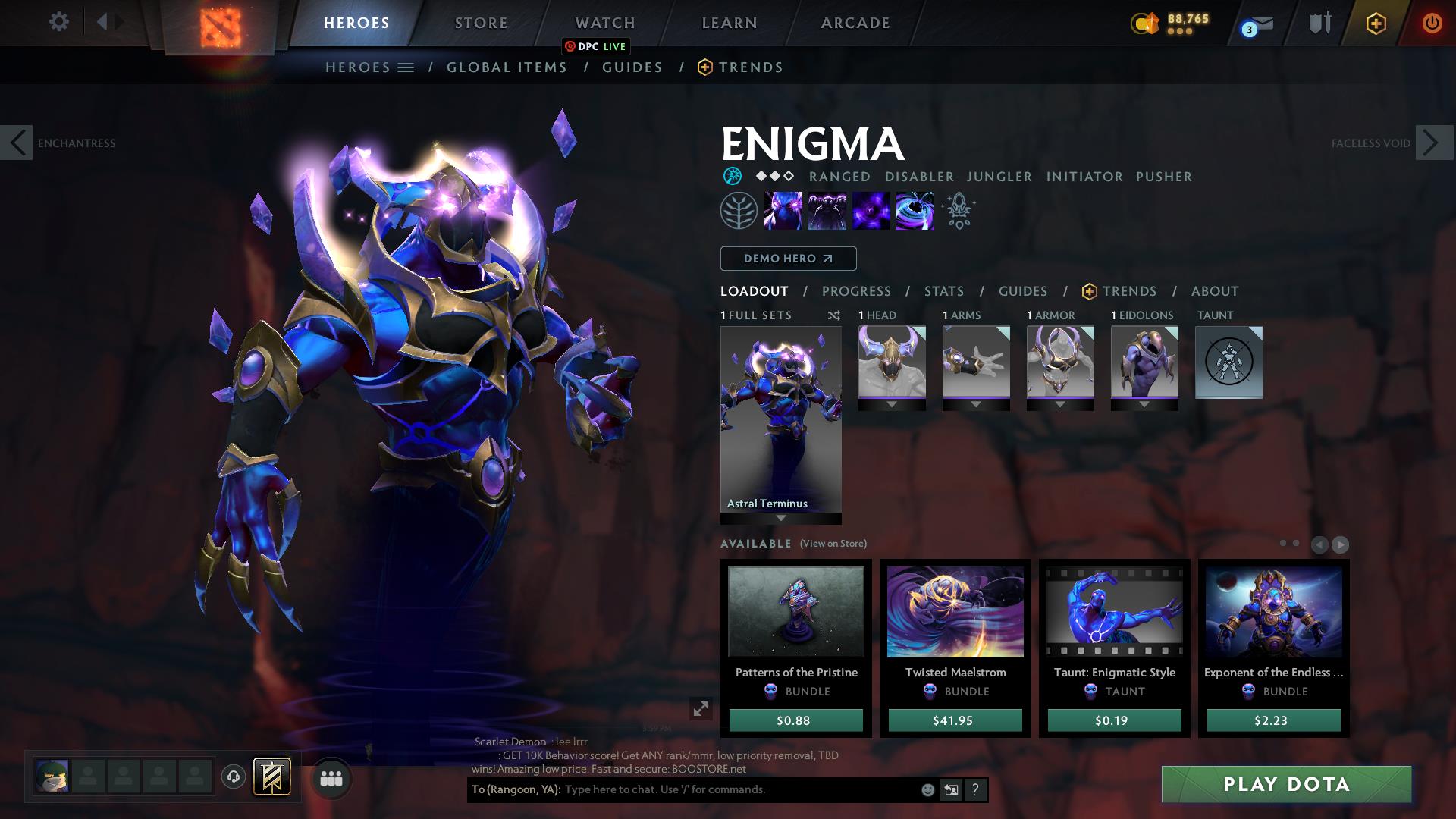Screen dimensions: 1456x819
Task: Select Enigma's Black Hole ultimate icon
Action: coord(915,211)
